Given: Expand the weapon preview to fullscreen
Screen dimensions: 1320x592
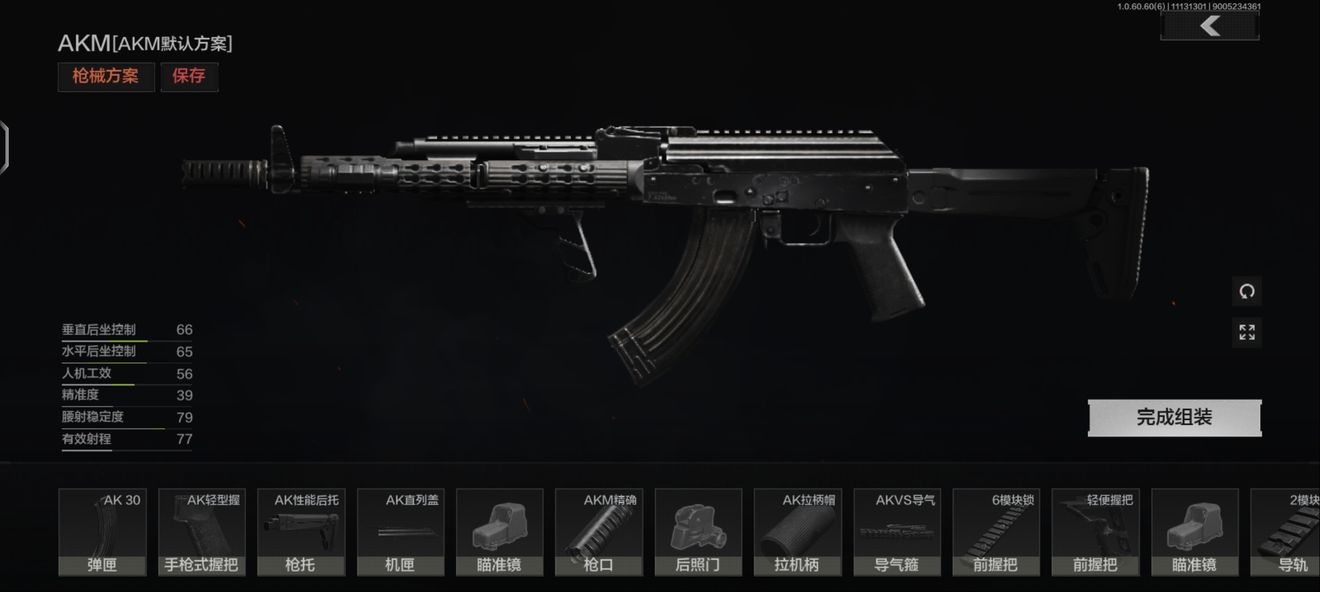Looking at the screenshot, I should point(1246,332).
